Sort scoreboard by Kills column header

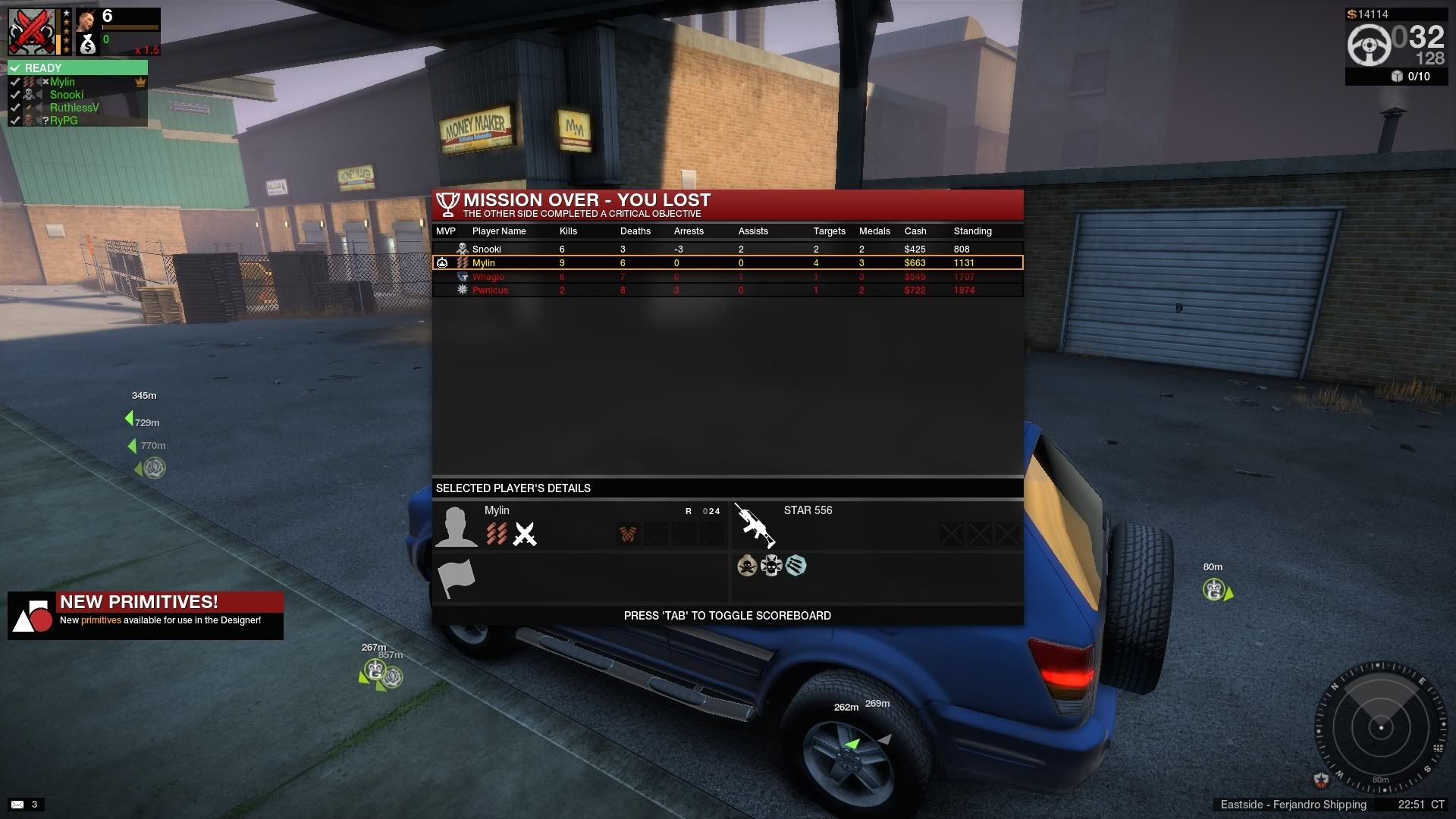[x=568, y=231]
